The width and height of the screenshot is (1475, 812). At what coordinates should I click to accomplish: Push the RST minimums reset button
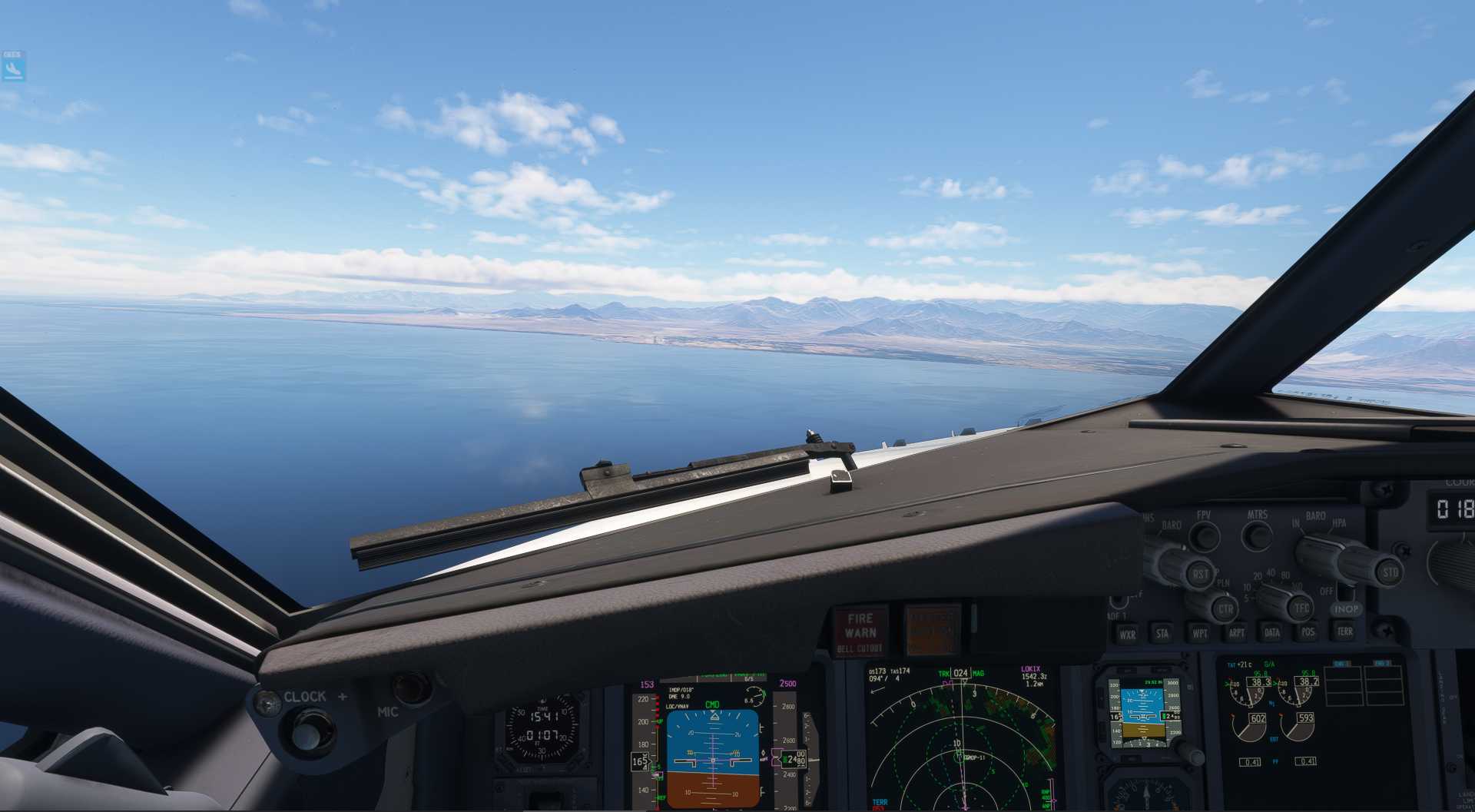tap(1198, 573)
